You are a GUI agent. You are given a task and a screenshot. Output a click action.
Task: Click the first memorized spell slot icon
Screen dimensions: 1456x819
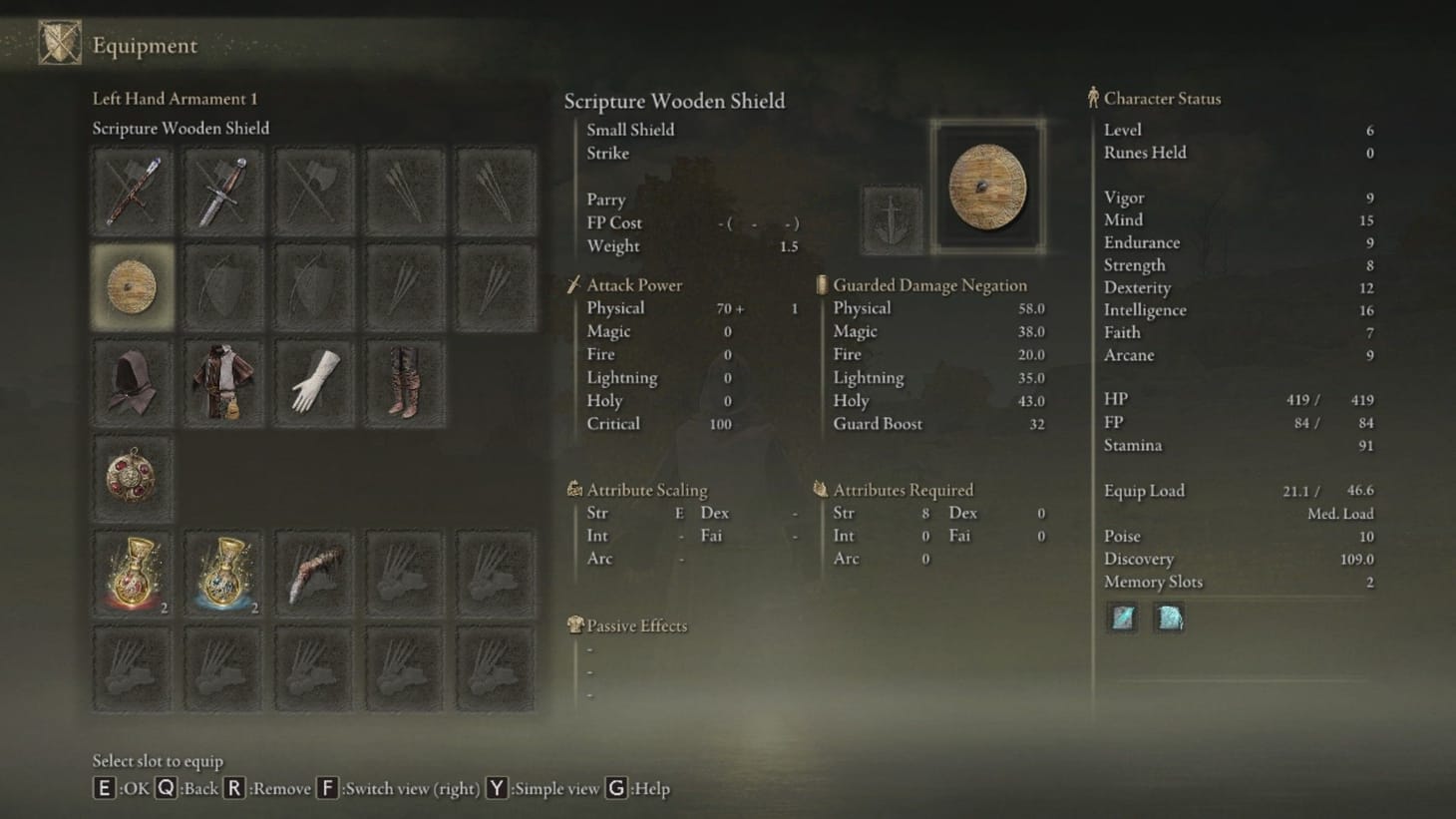click(x=1121, y=617)
